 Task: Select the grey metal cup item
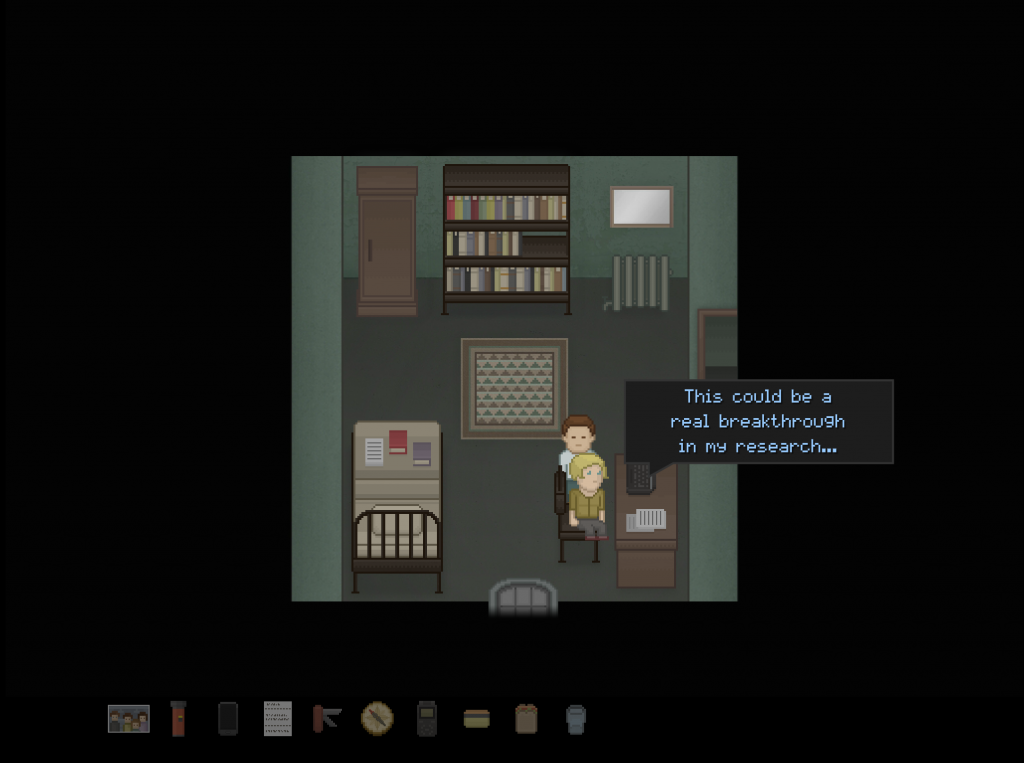pyautogui.click(x=576, y=718)
